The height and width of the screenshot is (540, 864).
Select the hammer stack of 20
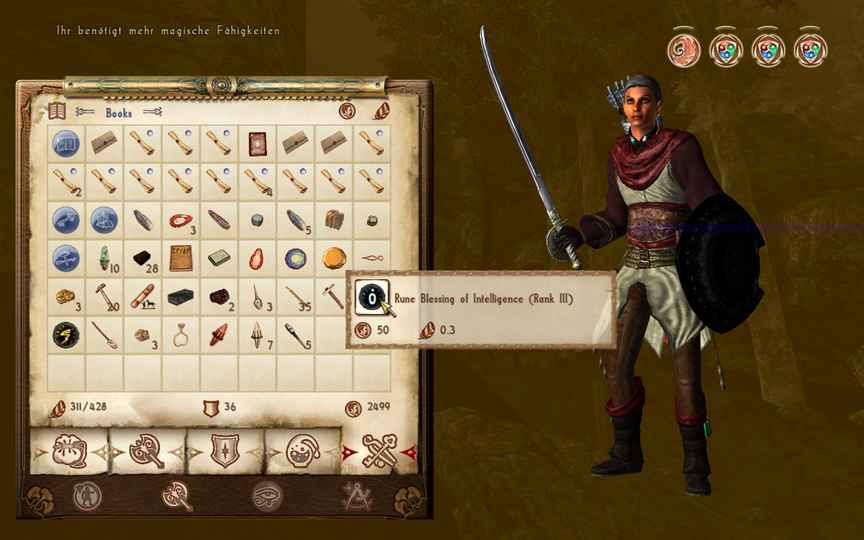click(104, 297)
